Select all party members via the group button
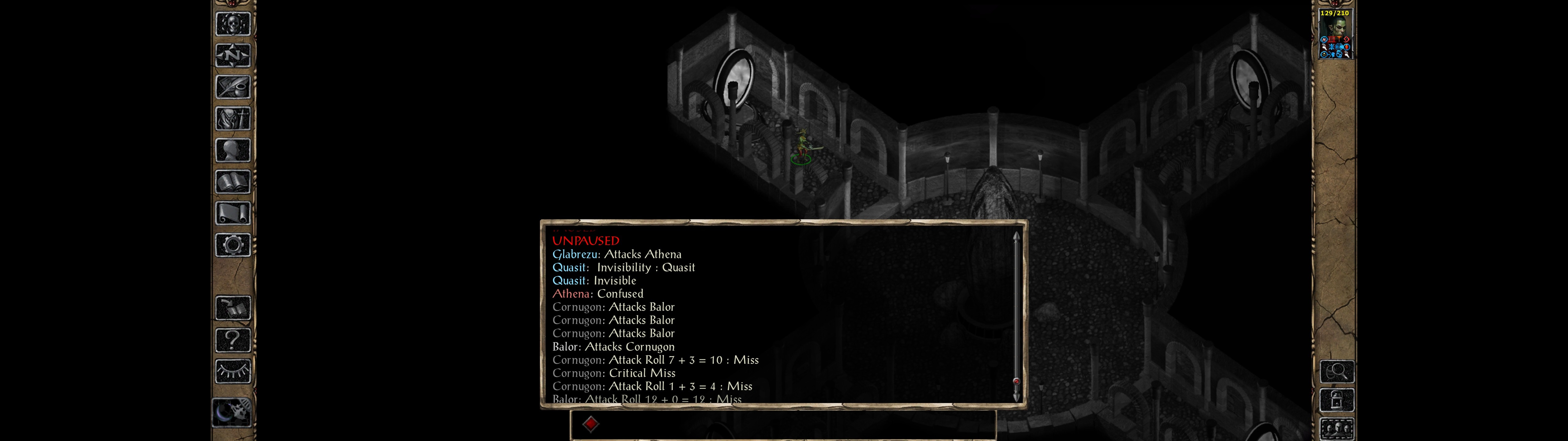This screenshot has width=1568, height=441. click(x=1337, y=429)
